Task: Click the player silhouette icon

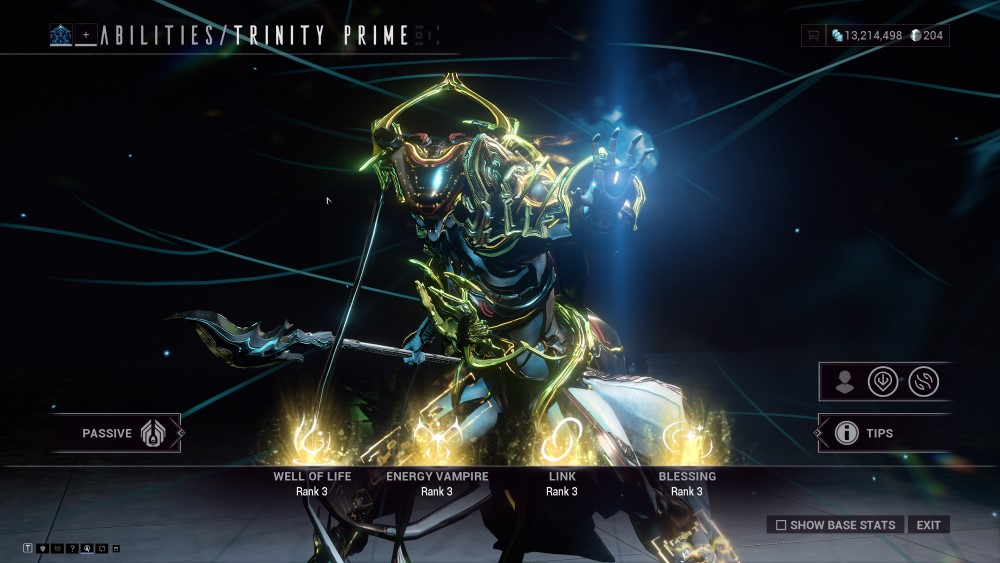Action: (x=845, y=382)
